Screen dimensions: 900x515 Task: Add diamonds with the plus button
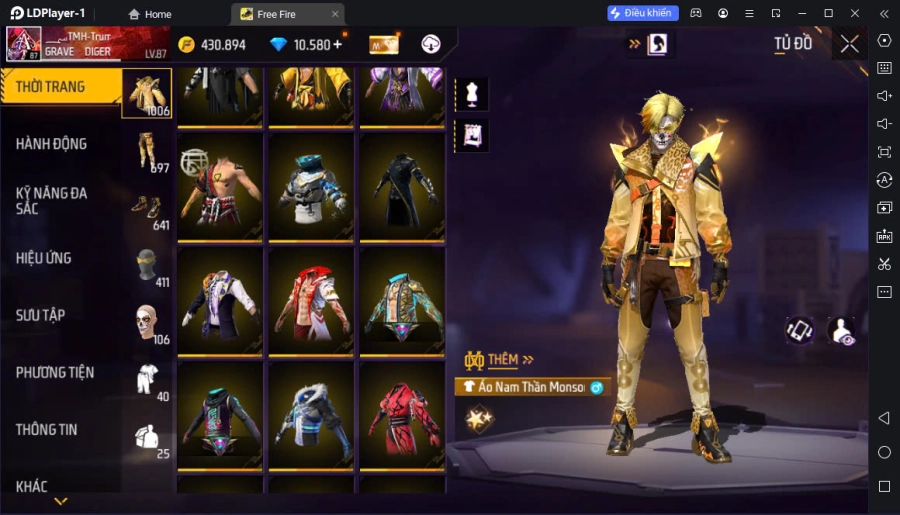click(x=337, y=44)
